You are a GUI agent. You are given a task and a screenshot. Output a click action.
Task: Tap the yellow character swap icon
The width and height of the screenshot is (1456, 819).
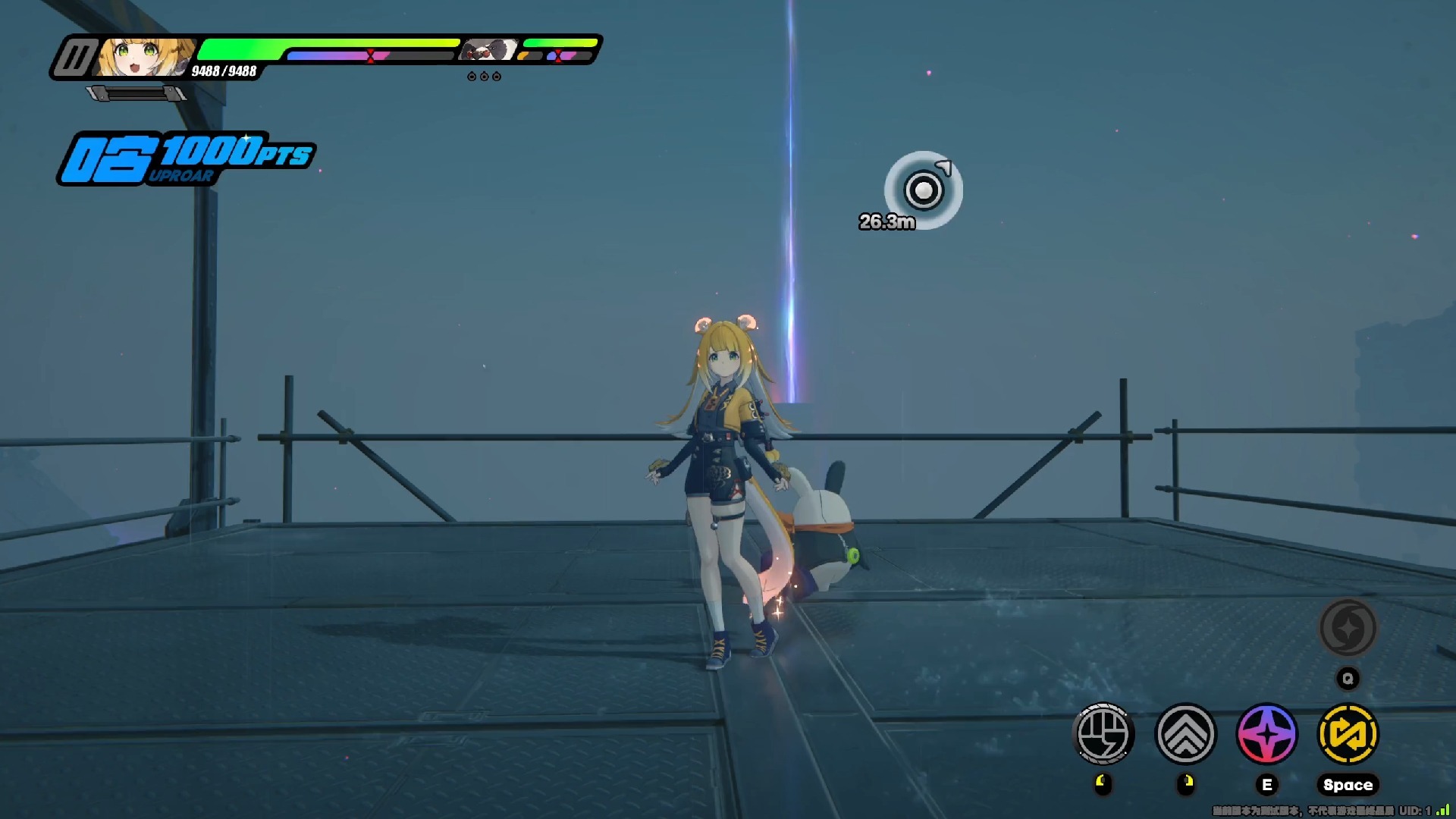pyautogui.click(x=1348, y=734)
